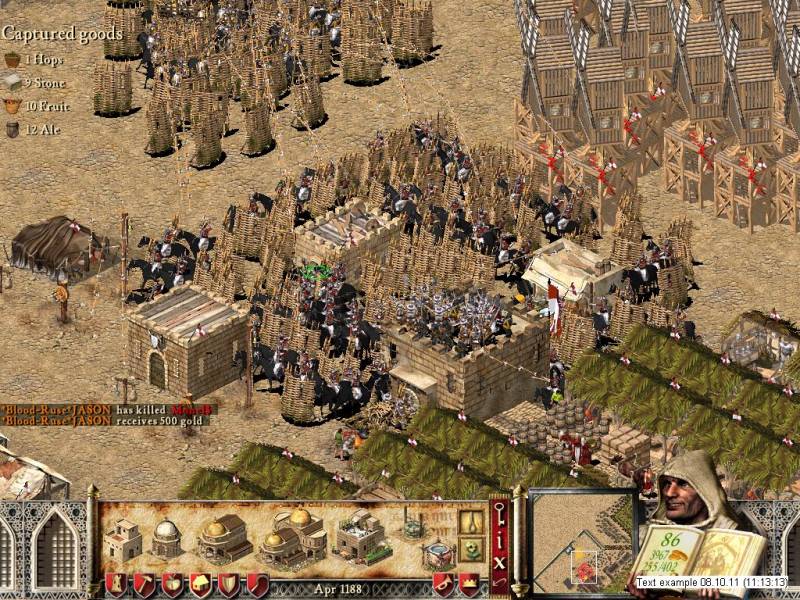Screen dimensions: 800x600
Task: Pick the medium church with gold dome
Action: point(225,539)
